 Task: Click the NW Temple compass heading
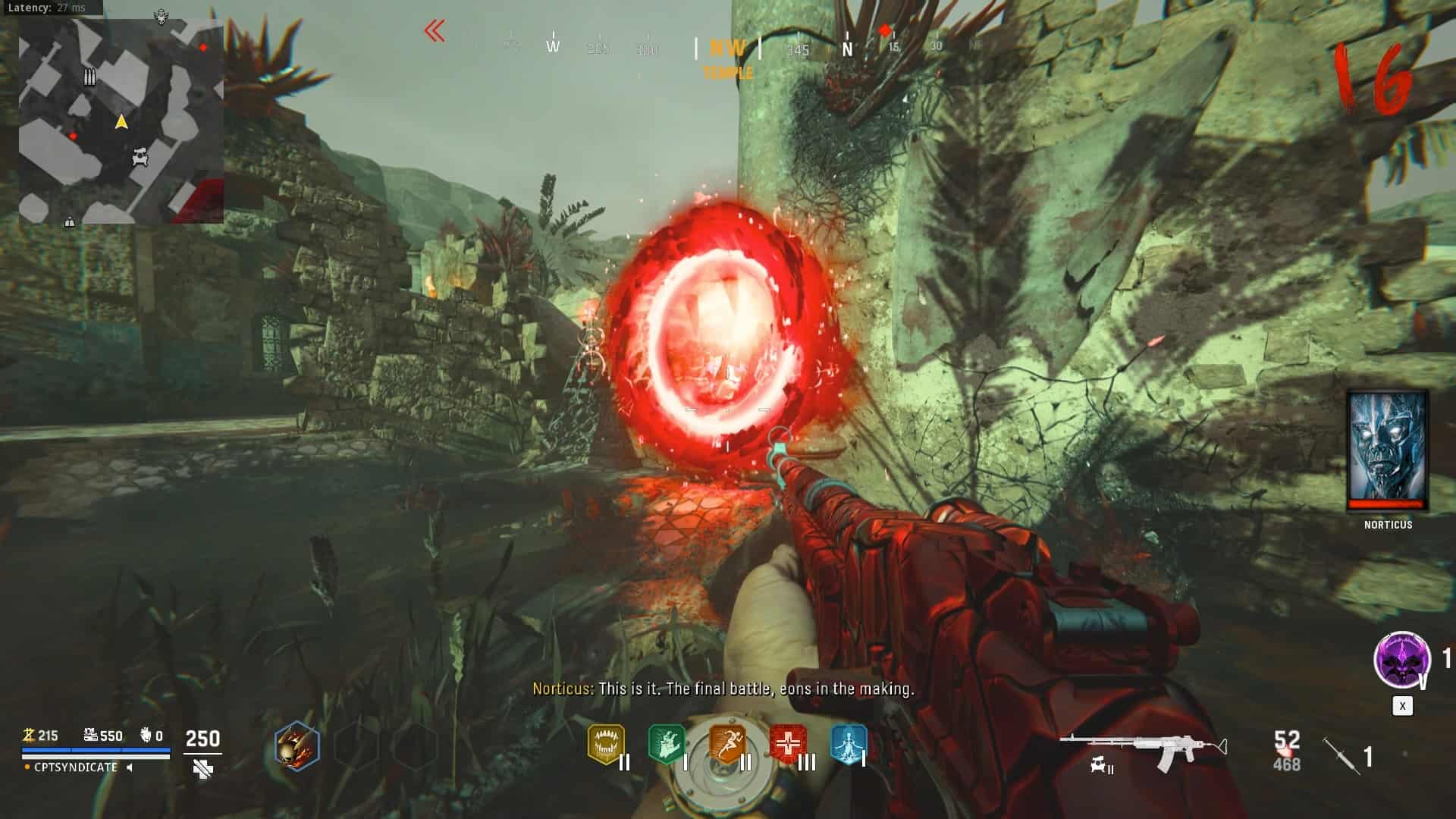coord(727,58)
